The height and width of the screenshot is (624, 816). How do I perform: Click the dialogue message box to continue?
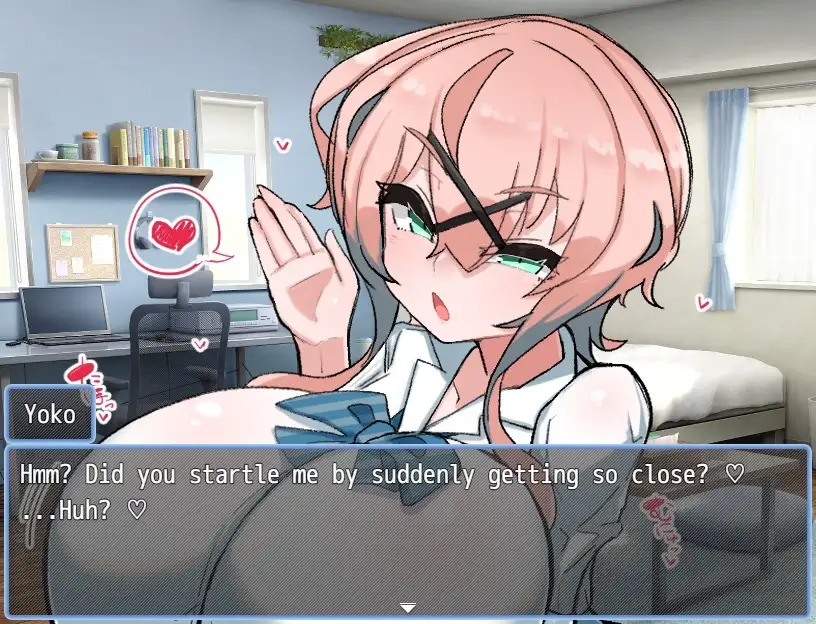pyautogui.click(x=407, y=530)
